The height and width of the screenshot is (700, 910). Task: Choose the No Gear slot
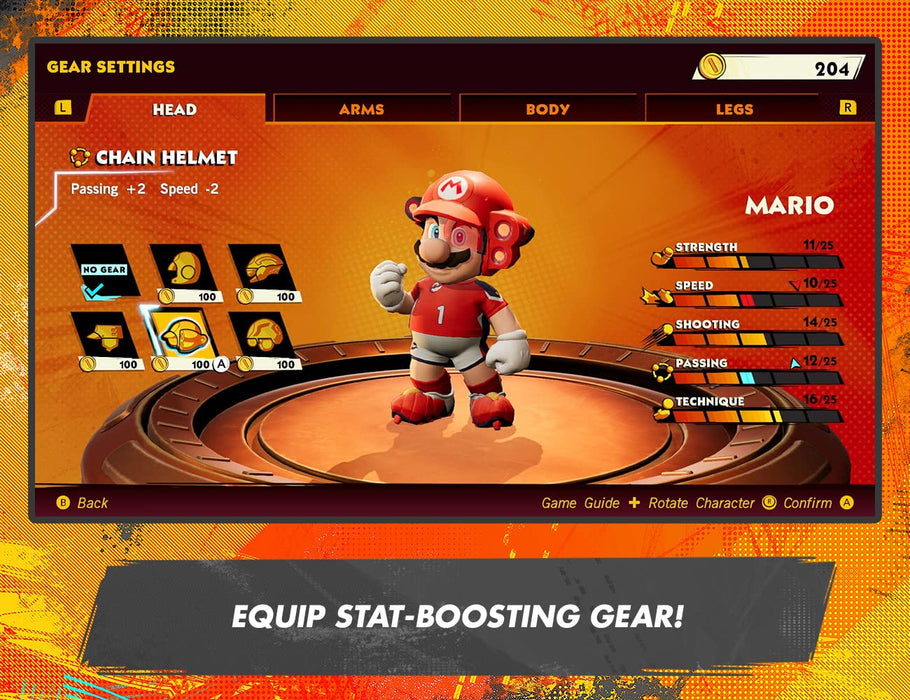coord(105,270)
